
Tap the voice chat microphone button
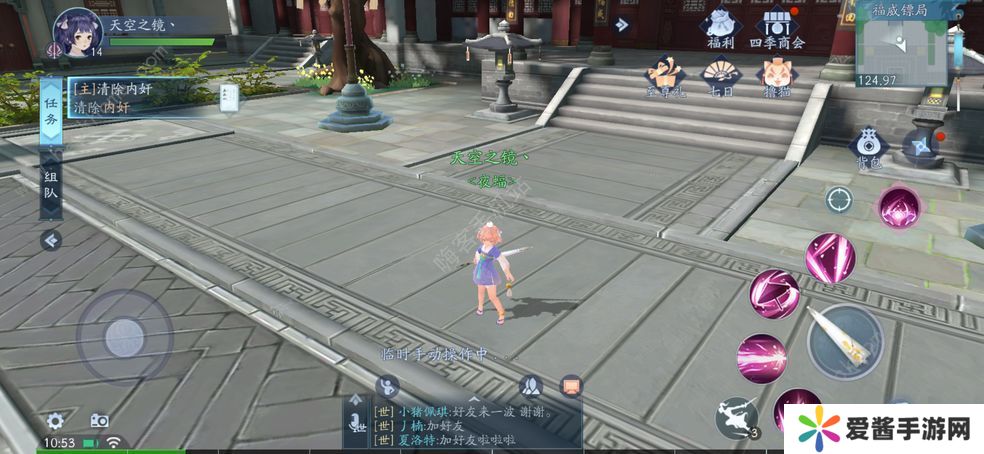tap(356, 426)
